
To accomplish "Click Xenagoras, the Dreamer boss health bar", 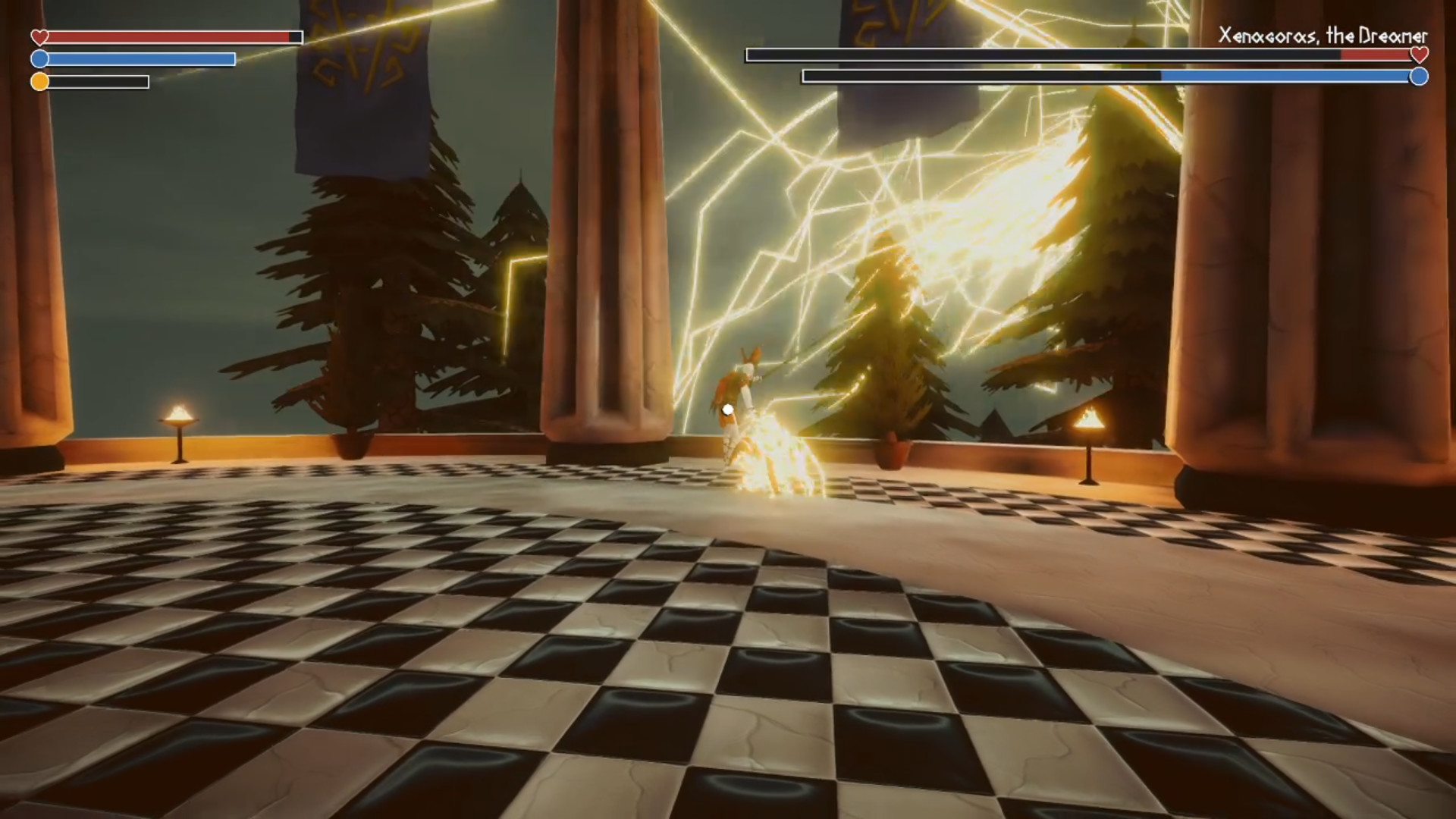I will pos(1077,54).
